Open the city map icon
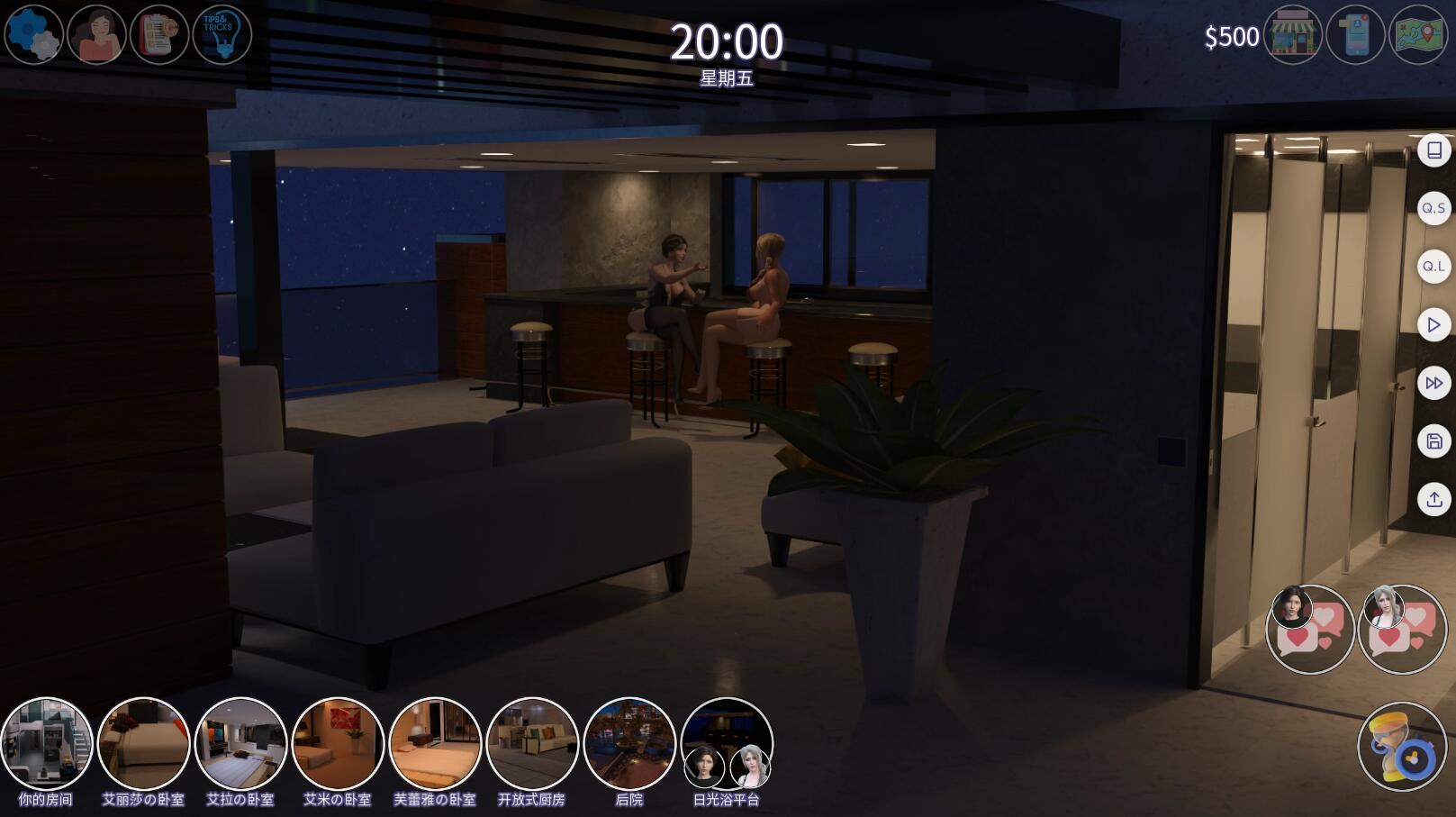This screenshot has height=817, width=1456. (1418, 35)
